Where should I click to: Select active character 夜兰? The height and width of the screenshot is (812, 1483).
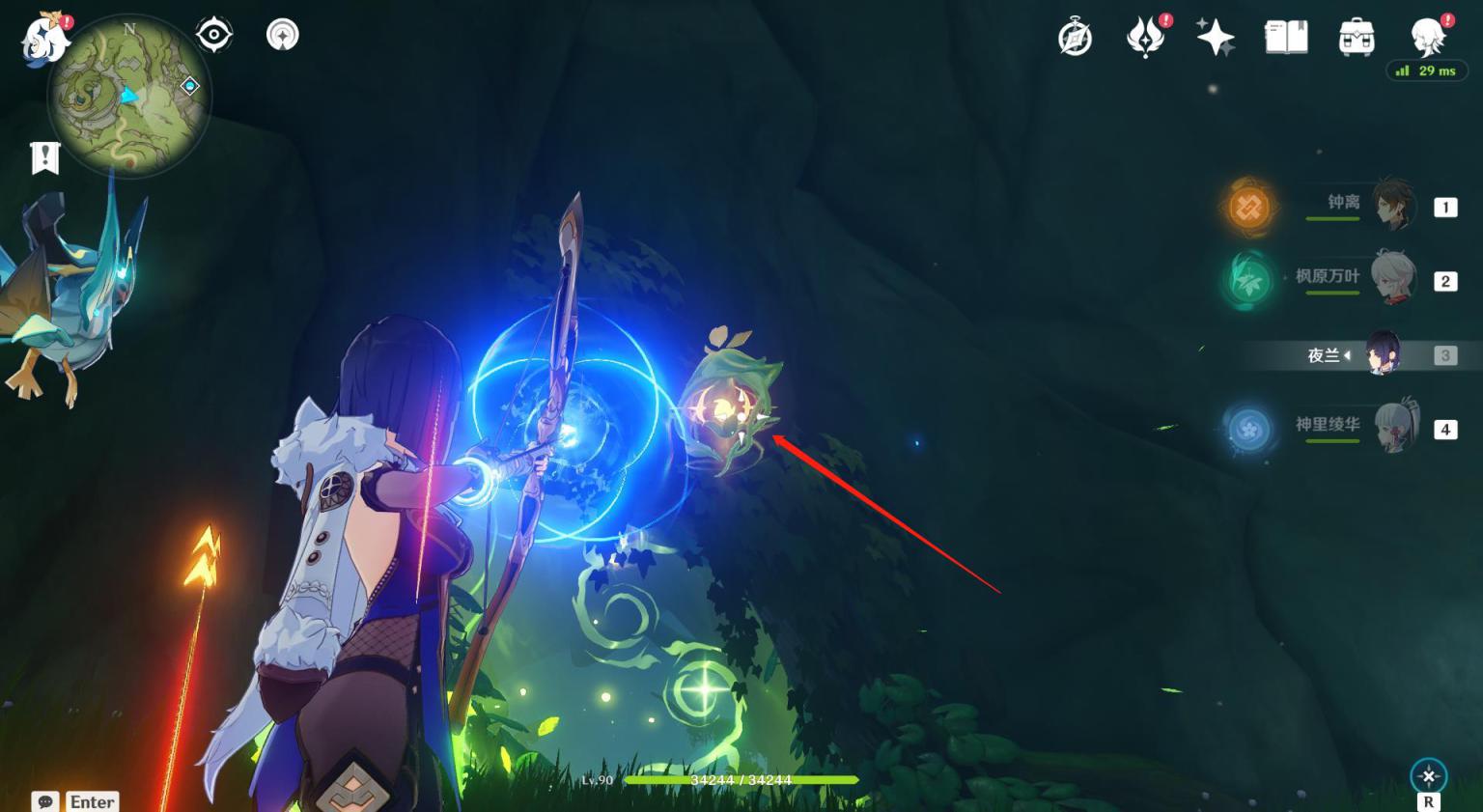pyautogui.click(x=1384, y=355)
